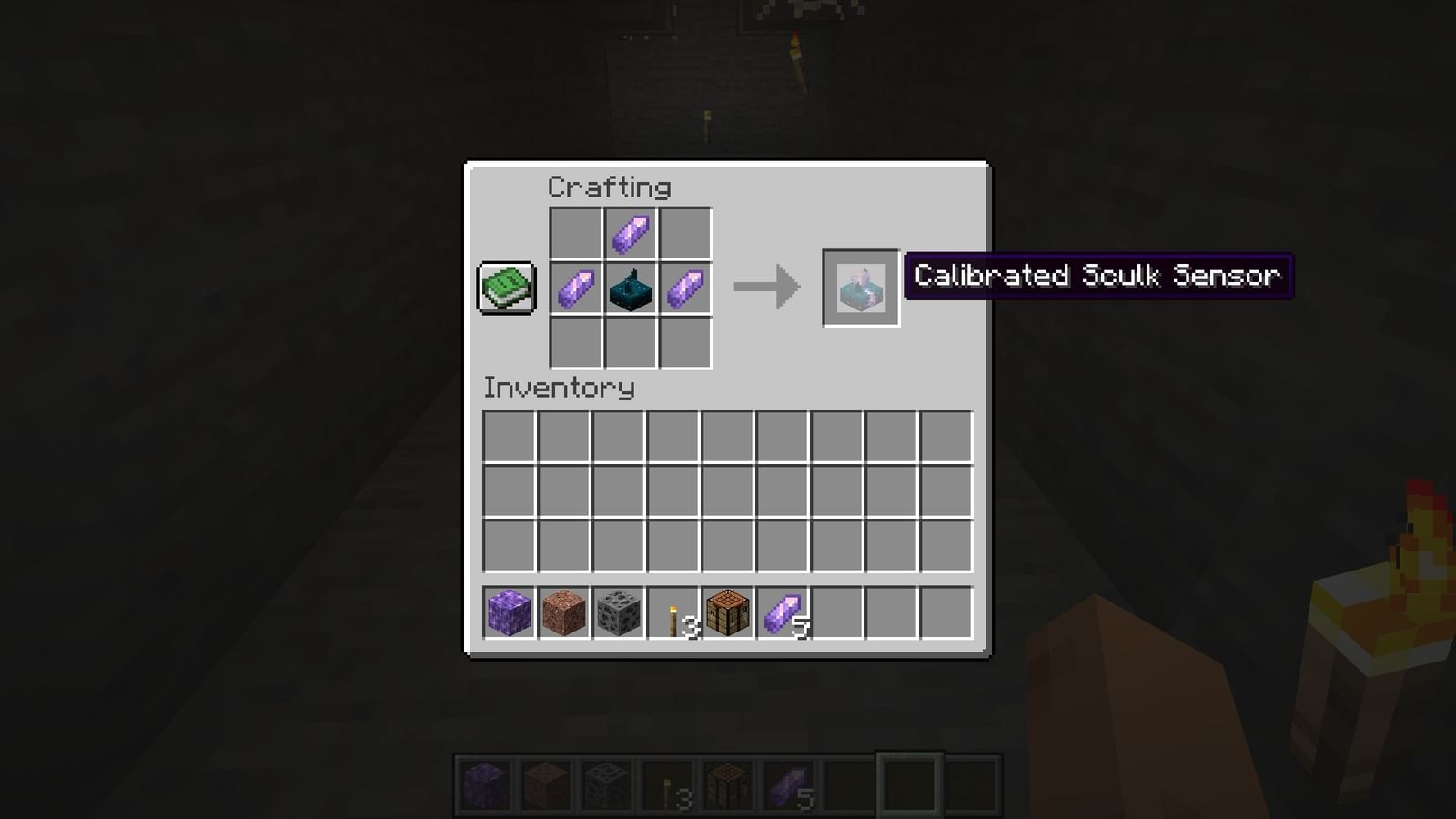Grab the amethyst block from the inventory

507,615
